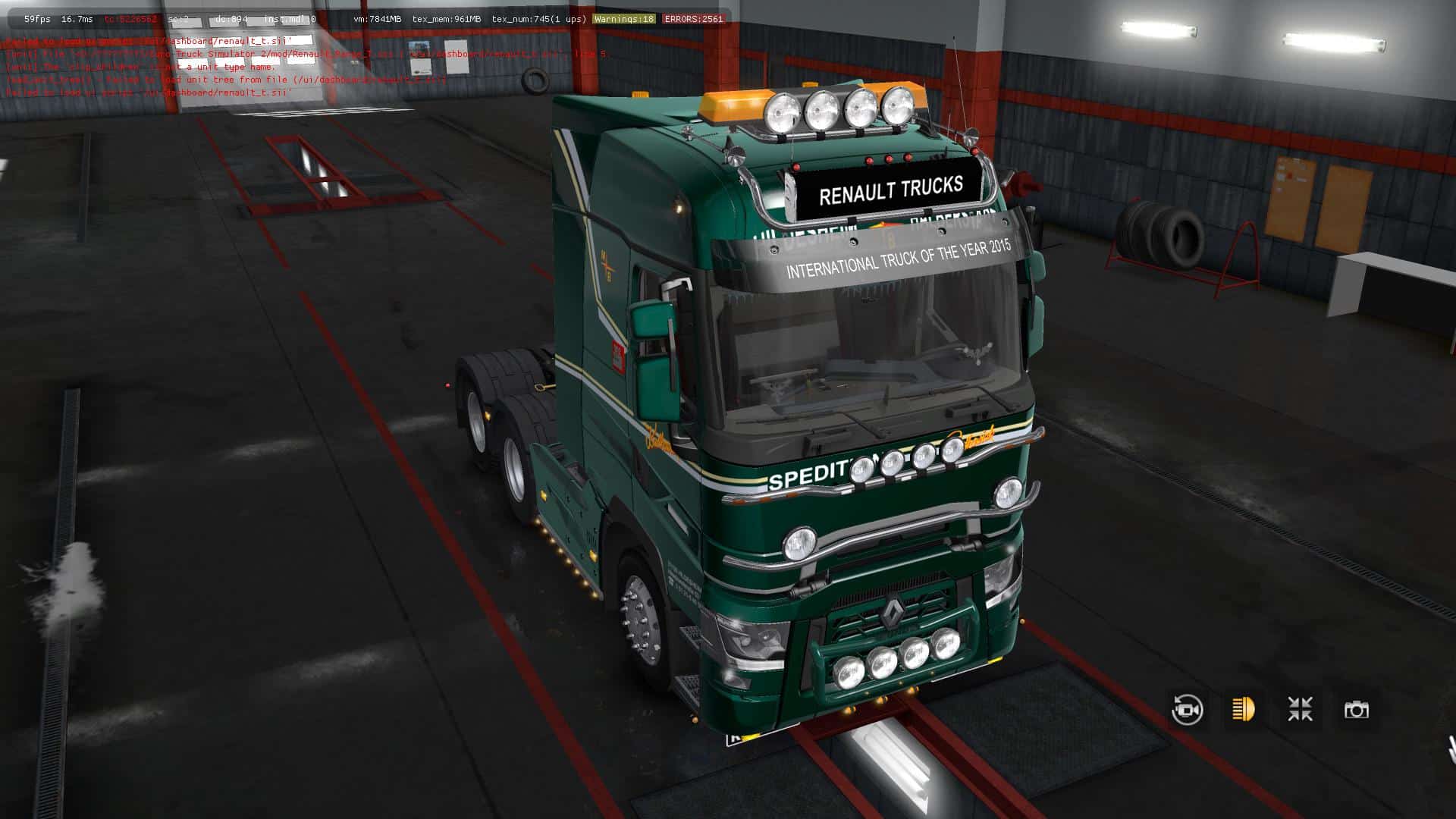Take a screenshot with the camera icon

[x=1356, y=710]
